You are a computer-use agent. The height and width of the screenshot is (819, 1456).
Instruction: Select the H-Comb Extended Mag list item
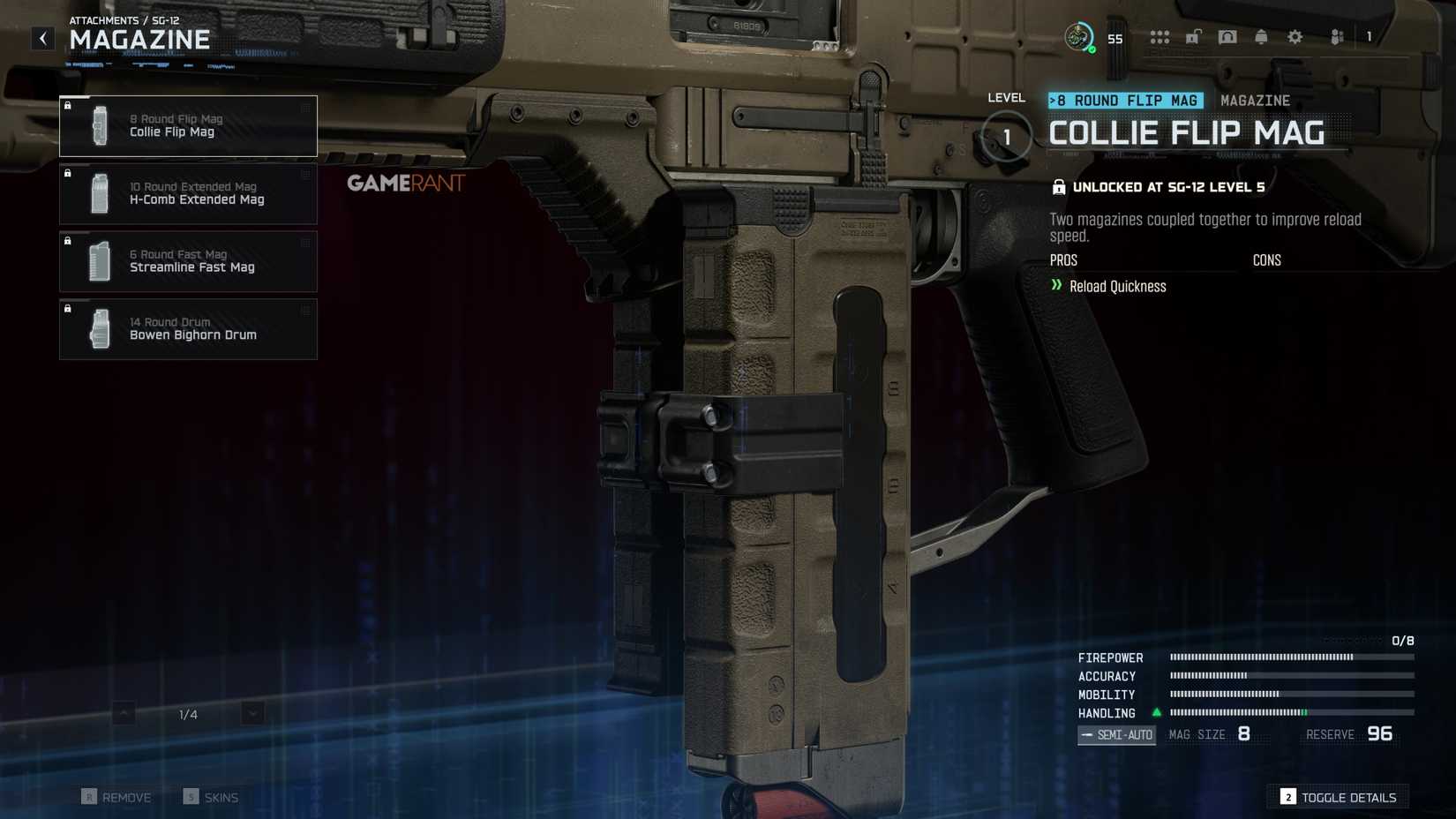[x=188, y=193]
